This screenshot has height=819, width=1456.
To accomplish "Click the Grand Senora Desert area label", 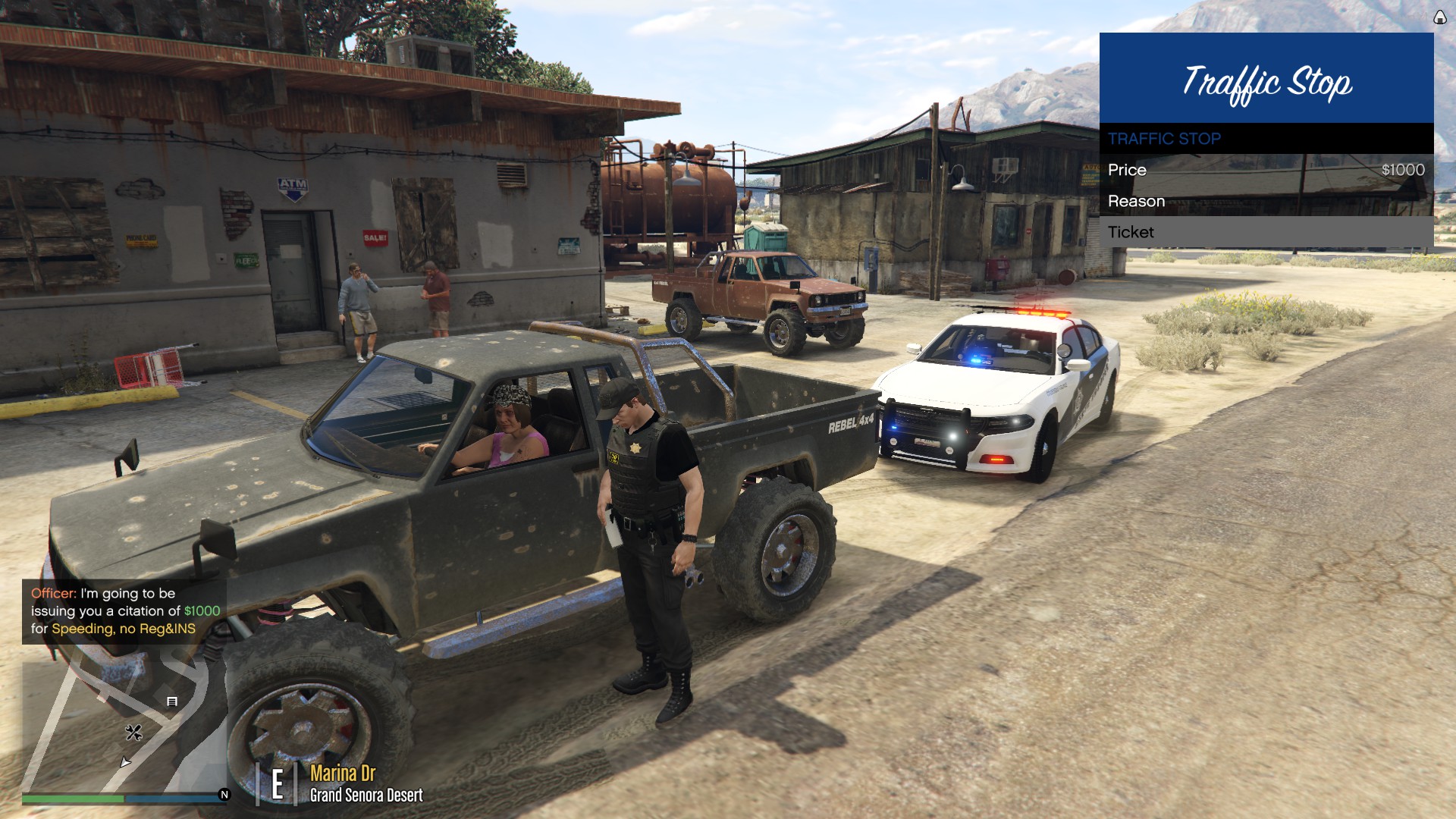I will pos(367,796).
